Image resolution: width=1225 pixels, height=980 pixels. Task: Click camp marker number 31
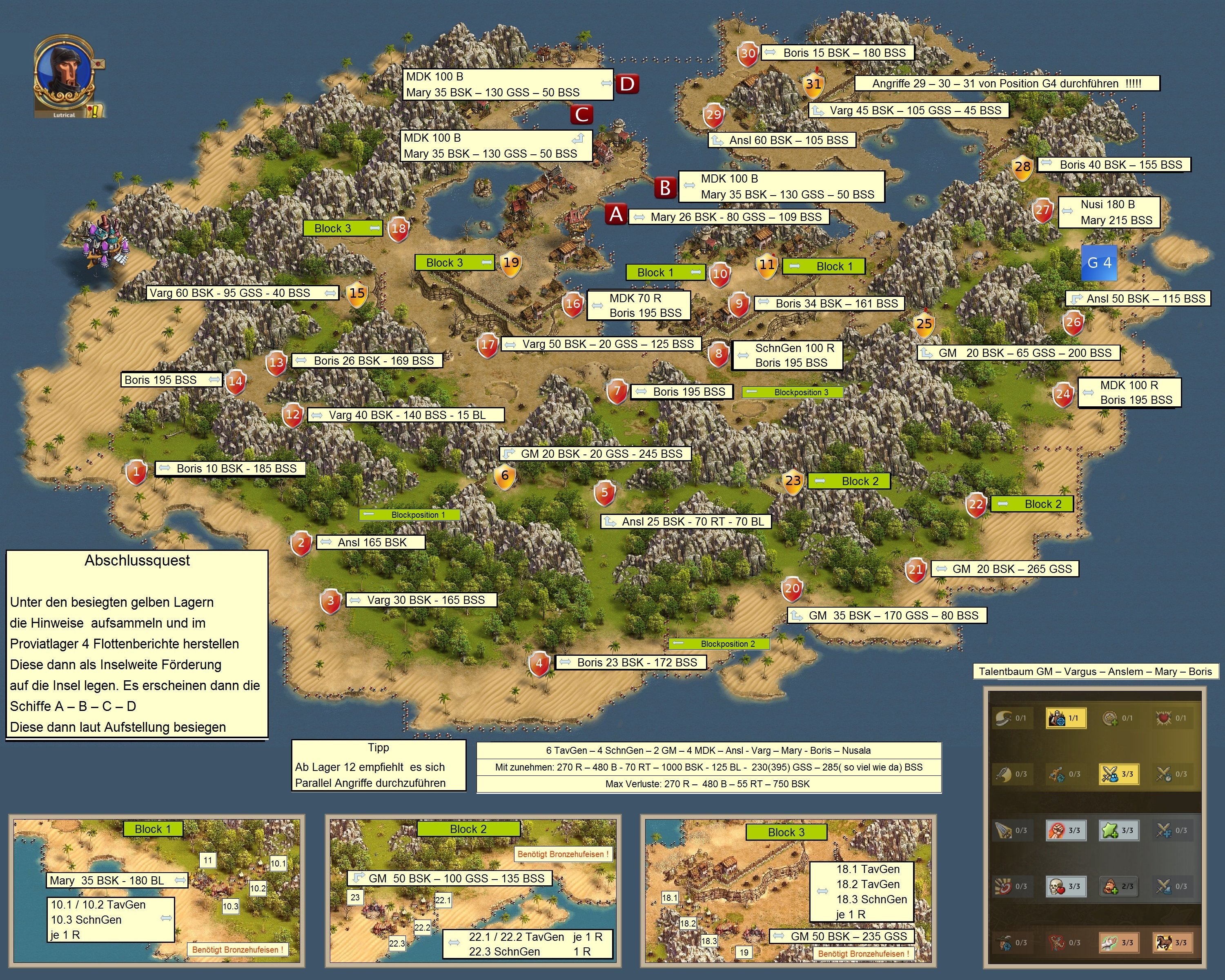[814, 84]
